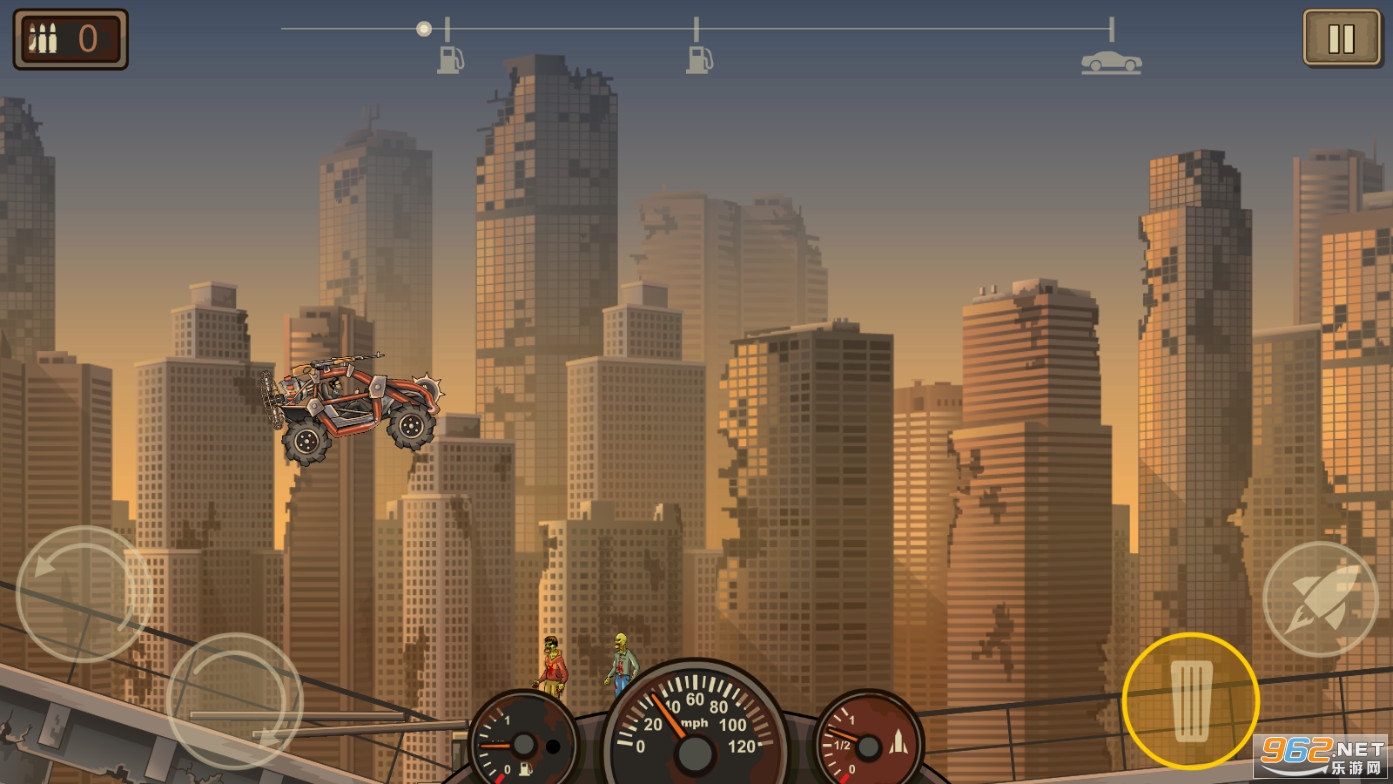Tilt the car forward with the clockwise arrow
Screen dimensions: 1393x784
234,701
